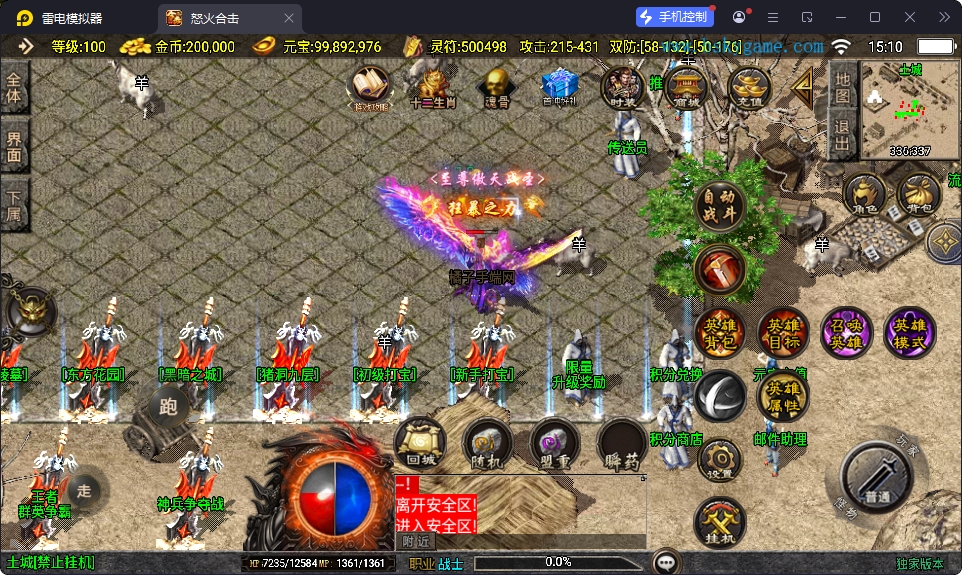Image resolution: width=962 pixels, height=575 pixels.
Task: Open the 土城 minimap
Action: coord(909,108)
